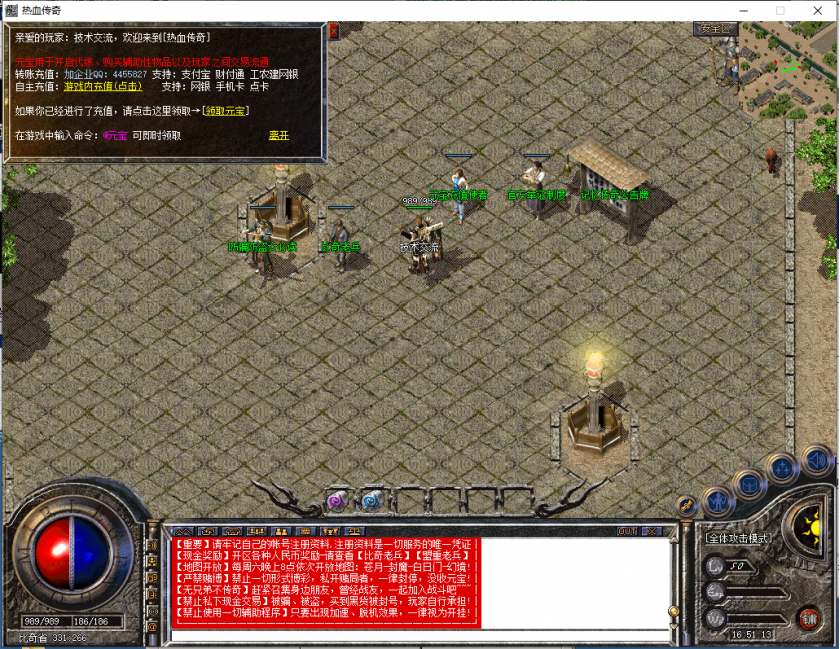This screenshot has height=649, width=840.
Task: Click the red 铺 shop button
Action: coord(808,617)
